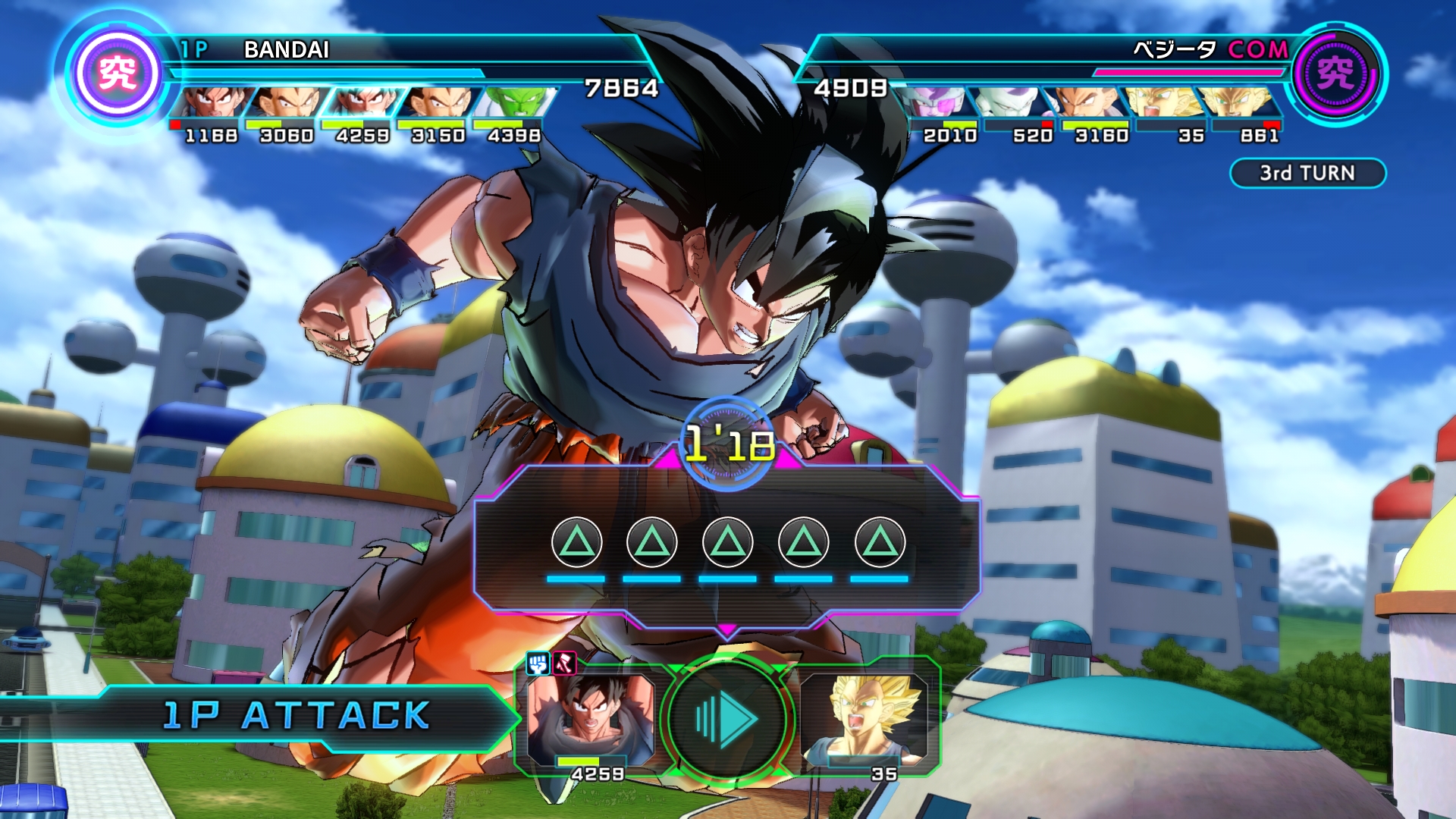Click the green fast-forward arrow button
This screenshot has height=819, width=1456.
[726, 717]
